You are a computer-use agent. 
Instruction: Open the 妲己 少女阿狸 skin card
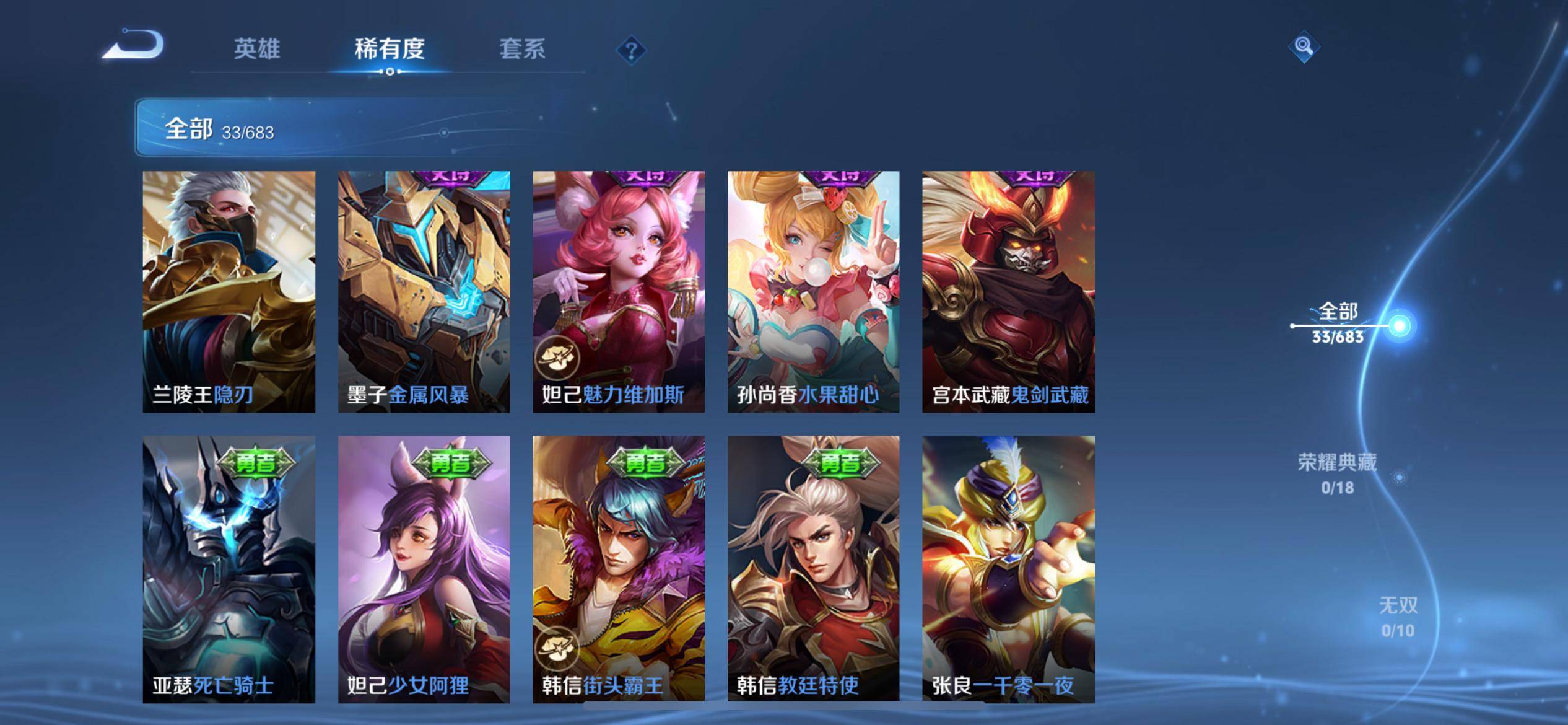point(424,569)
